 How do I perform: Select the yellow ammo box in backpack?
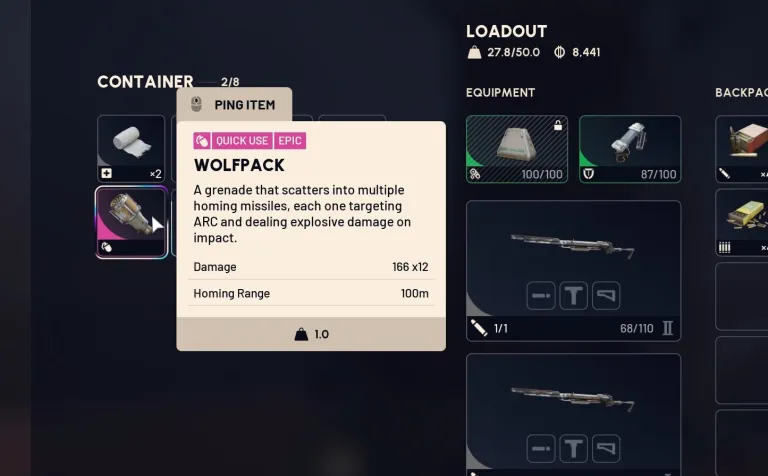[x=745, y=221]
